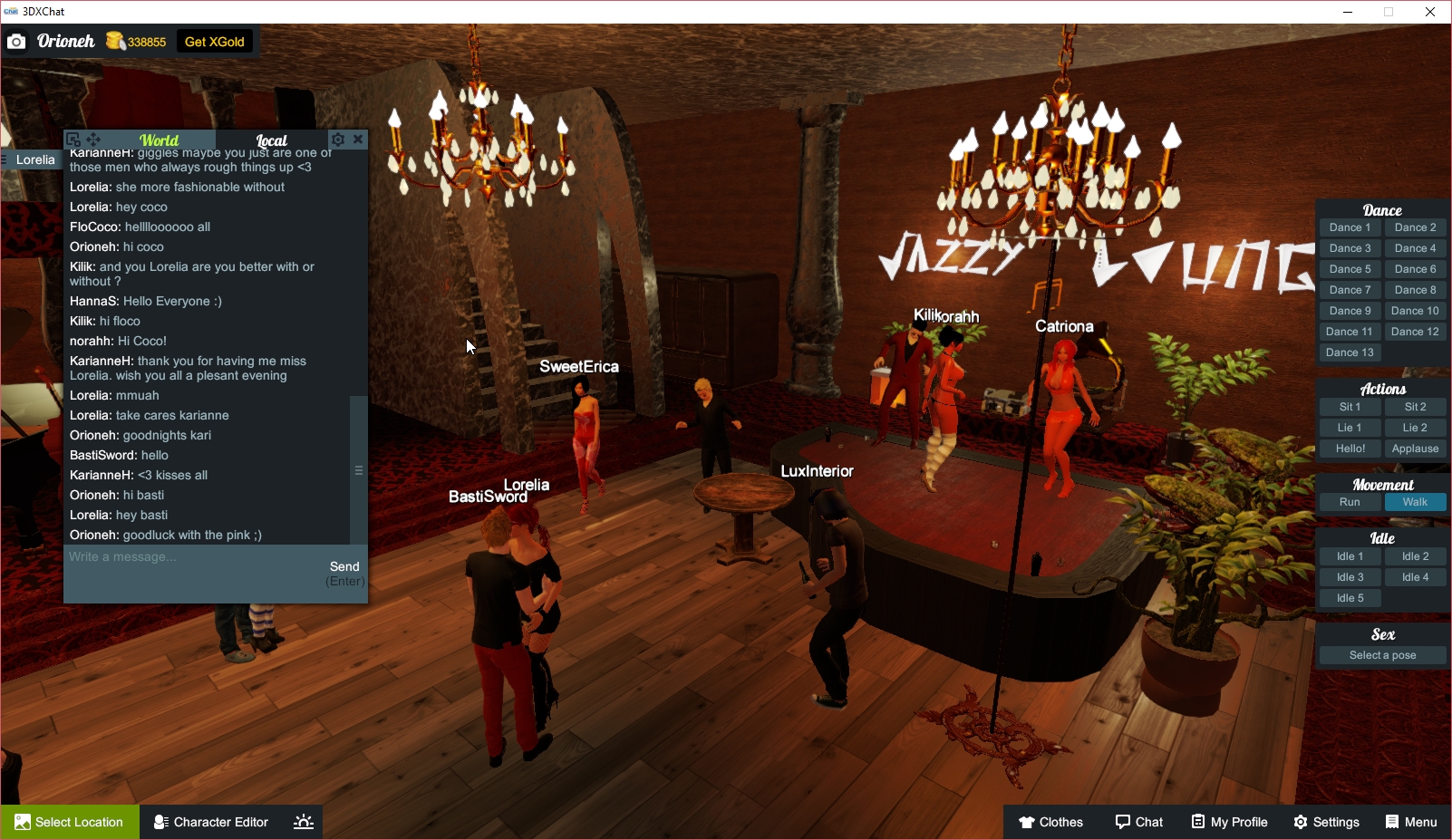Activate the Dance 5 animation
The height and width of the screenshot is (840, 1452).
[x=1350, y=268]
